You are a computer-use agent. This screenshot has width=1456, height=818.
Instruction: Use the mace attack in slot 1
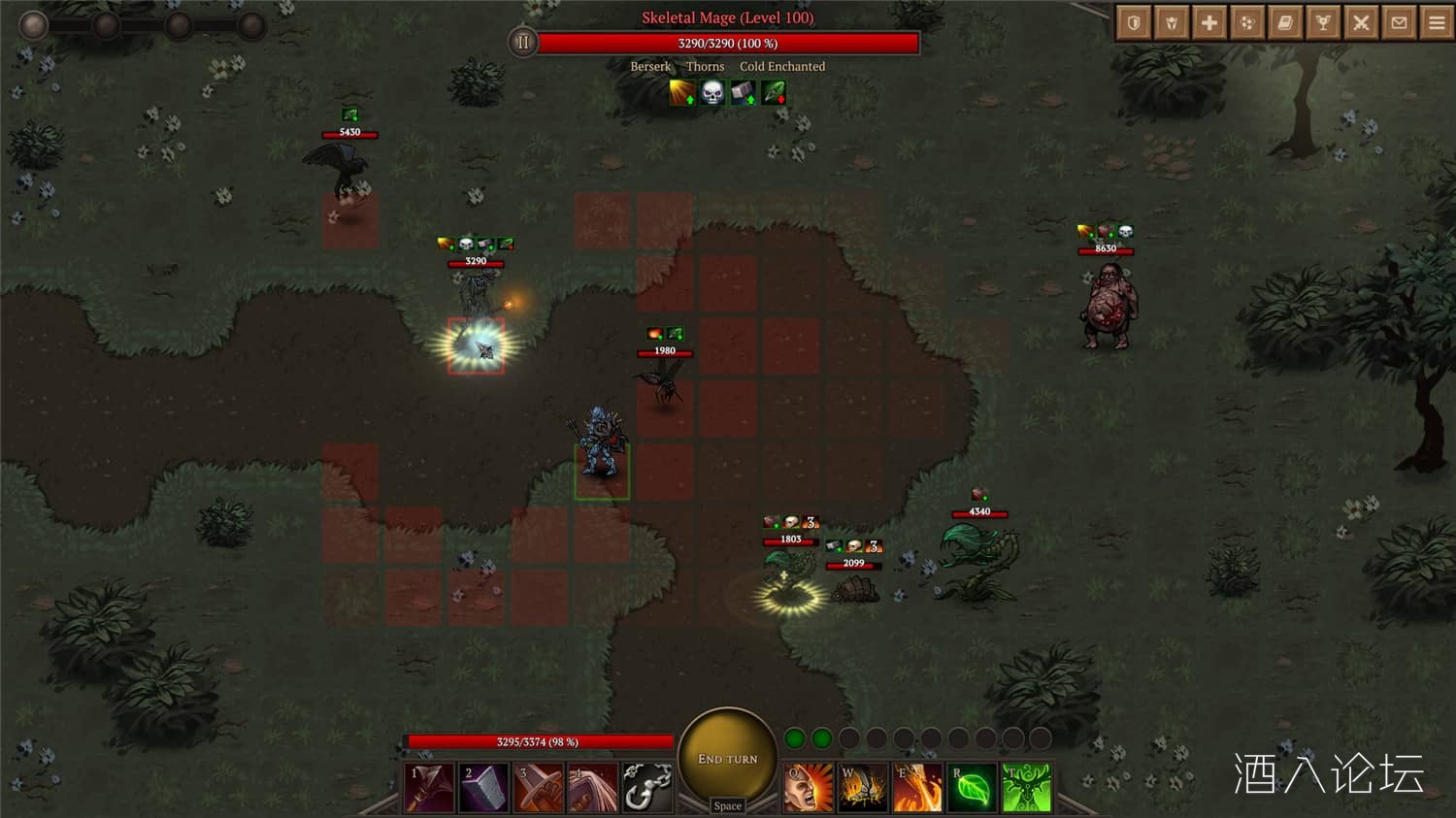[430, 788]
